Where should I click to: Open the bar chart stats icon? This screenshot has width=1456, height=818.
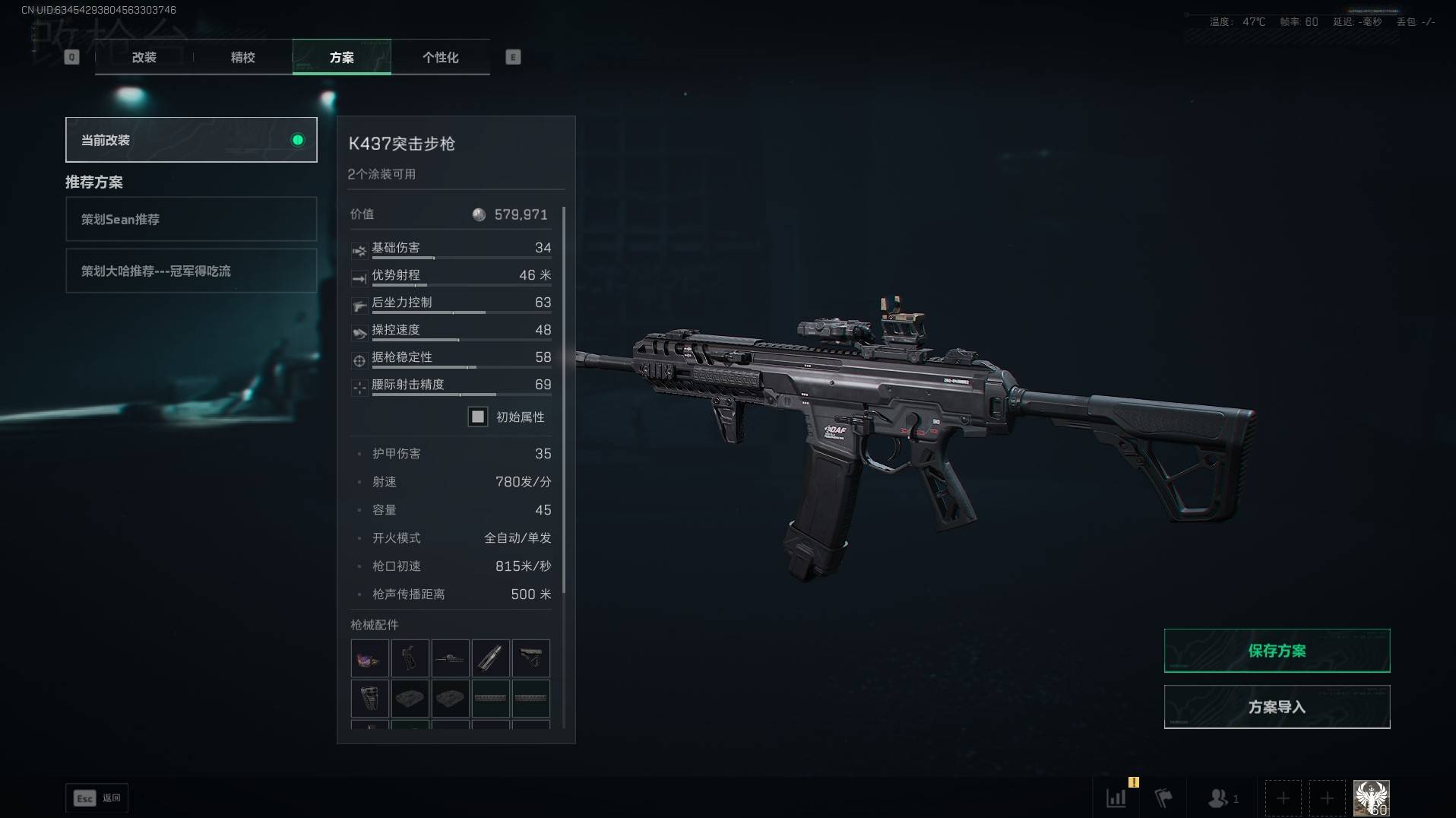click(1116, 797)
